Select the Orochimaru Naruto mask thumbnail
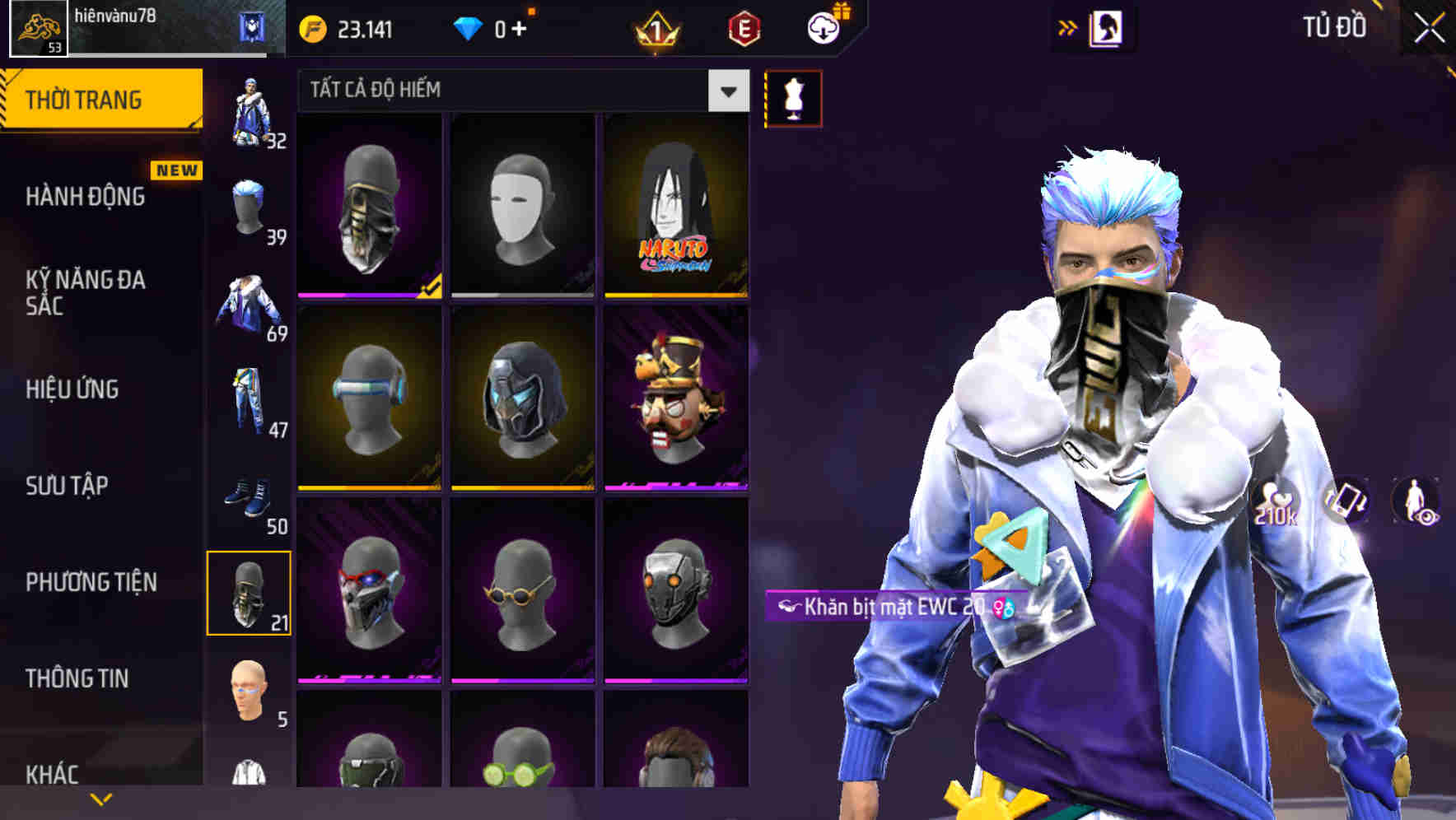This screenshot has width=1456, height=820. tap(677, 204)
